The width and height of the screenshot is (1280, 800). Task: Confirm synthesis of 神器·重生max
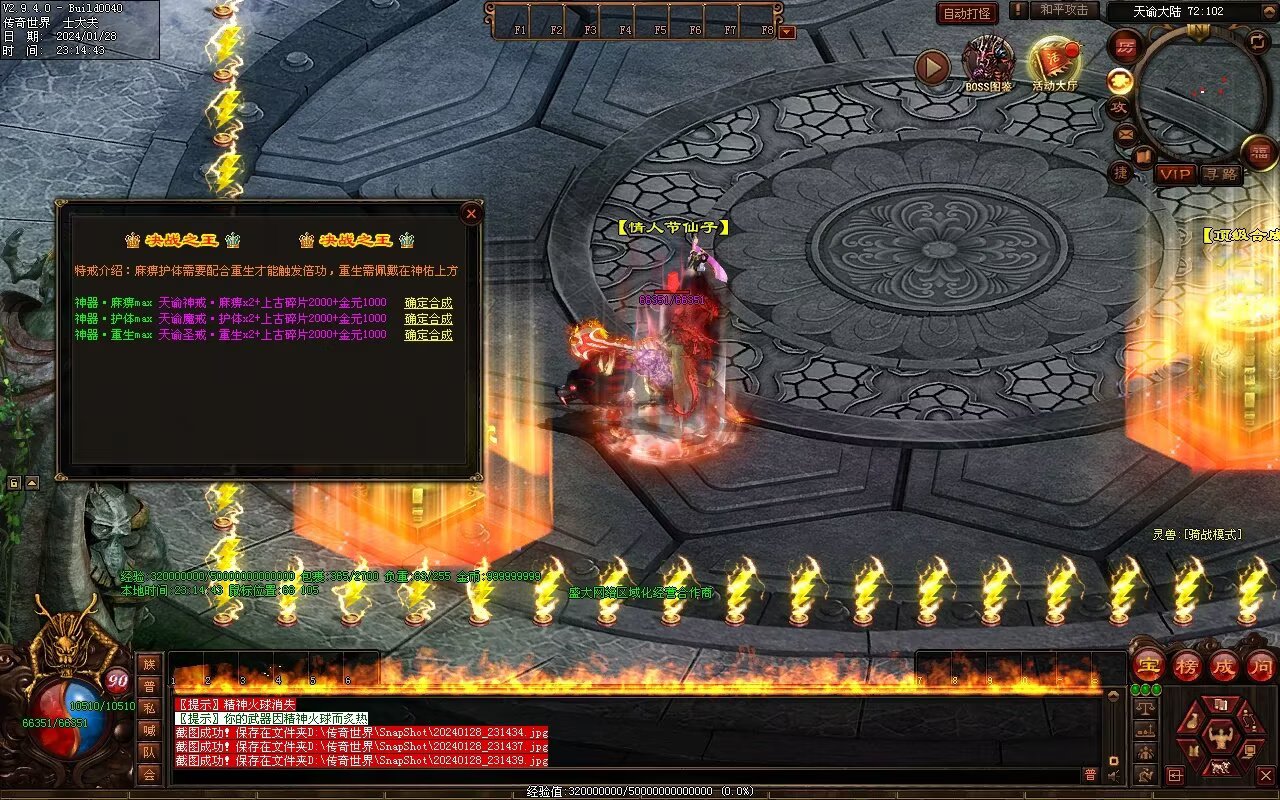[x=428, y=335]
